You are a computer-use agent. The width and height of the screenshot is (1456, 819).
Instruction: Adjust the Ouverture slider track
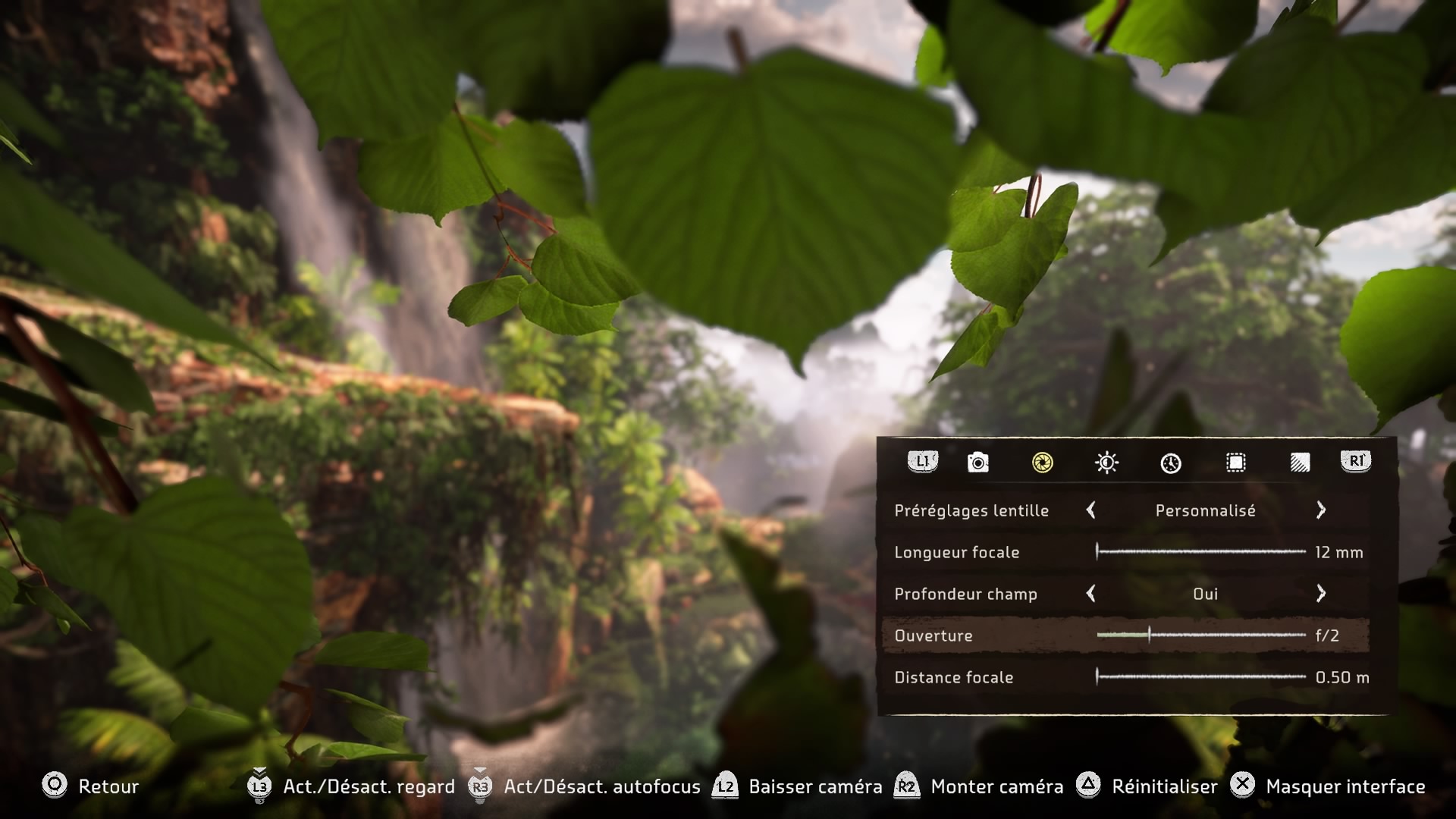(x=1201, y=635)
